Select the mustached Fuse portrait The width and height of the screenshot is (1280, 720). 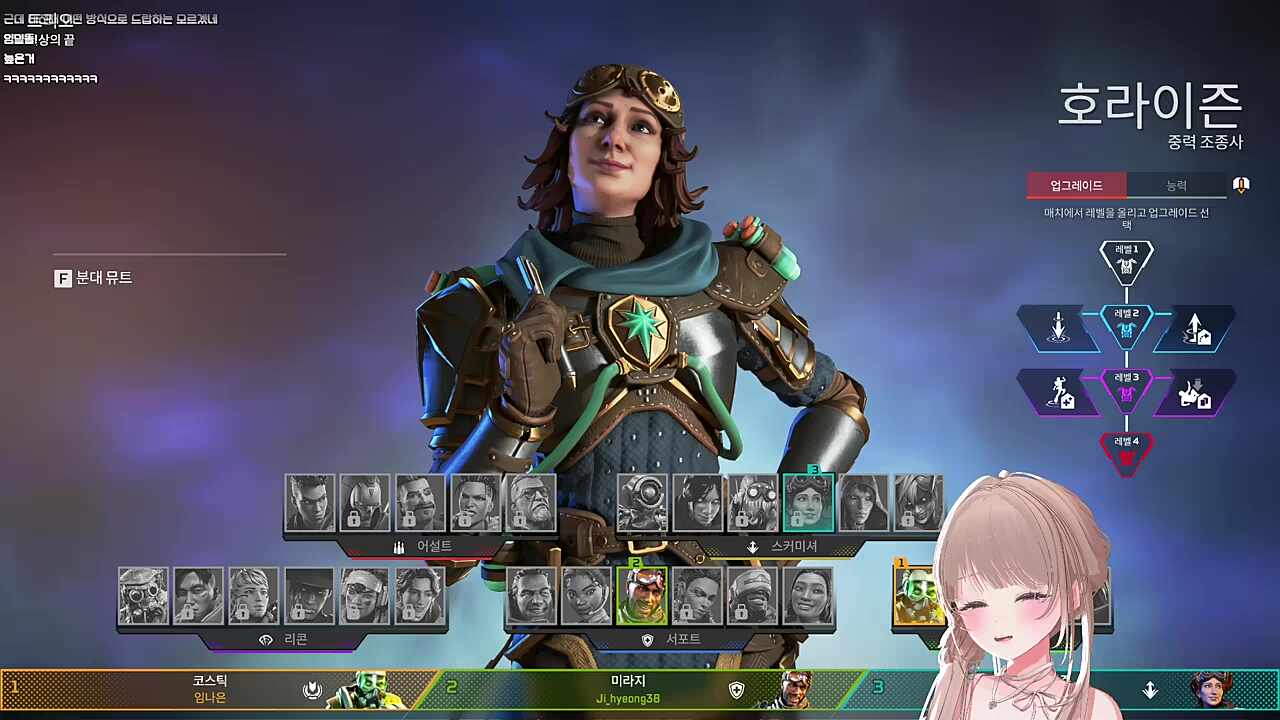coord(420,503)
